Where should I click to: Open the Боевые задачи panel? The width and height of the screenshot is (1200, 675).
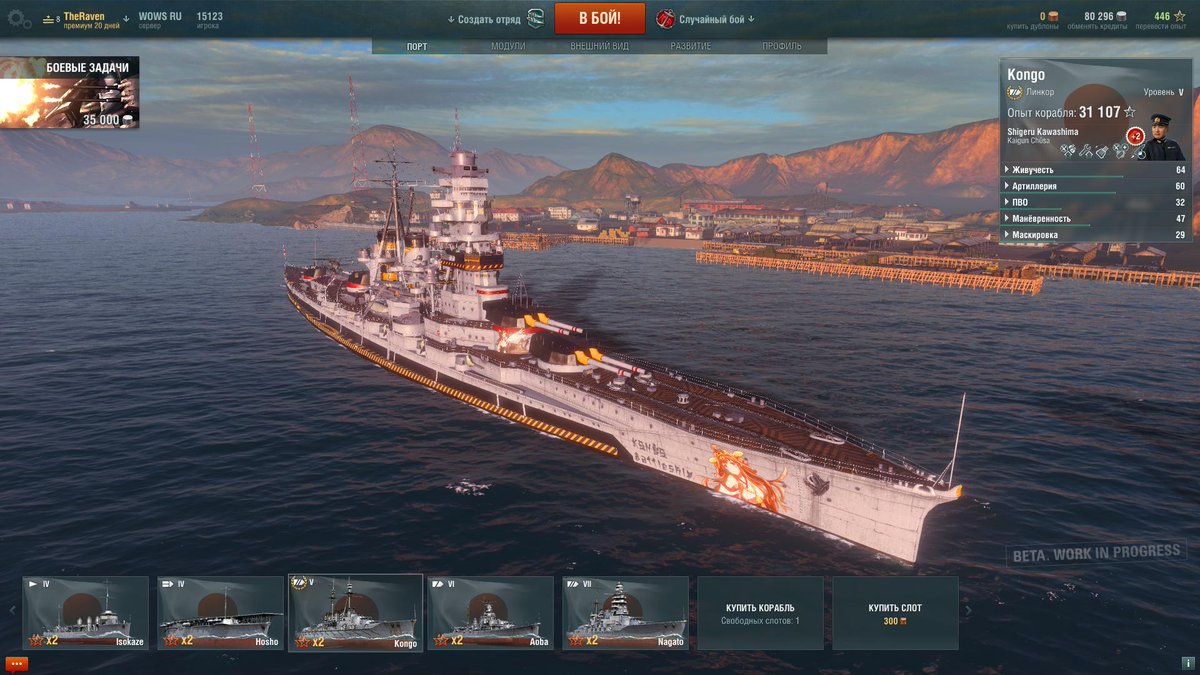(x=70, y=93)
